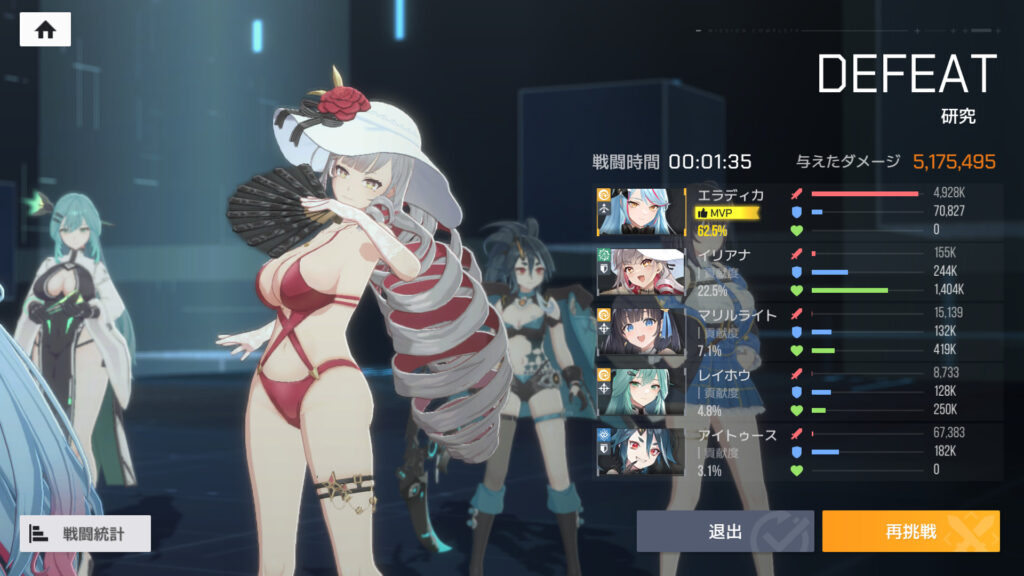1024x576 pixels.
Task: Exit with the 退出 button
Action: [x=725, y=532]
